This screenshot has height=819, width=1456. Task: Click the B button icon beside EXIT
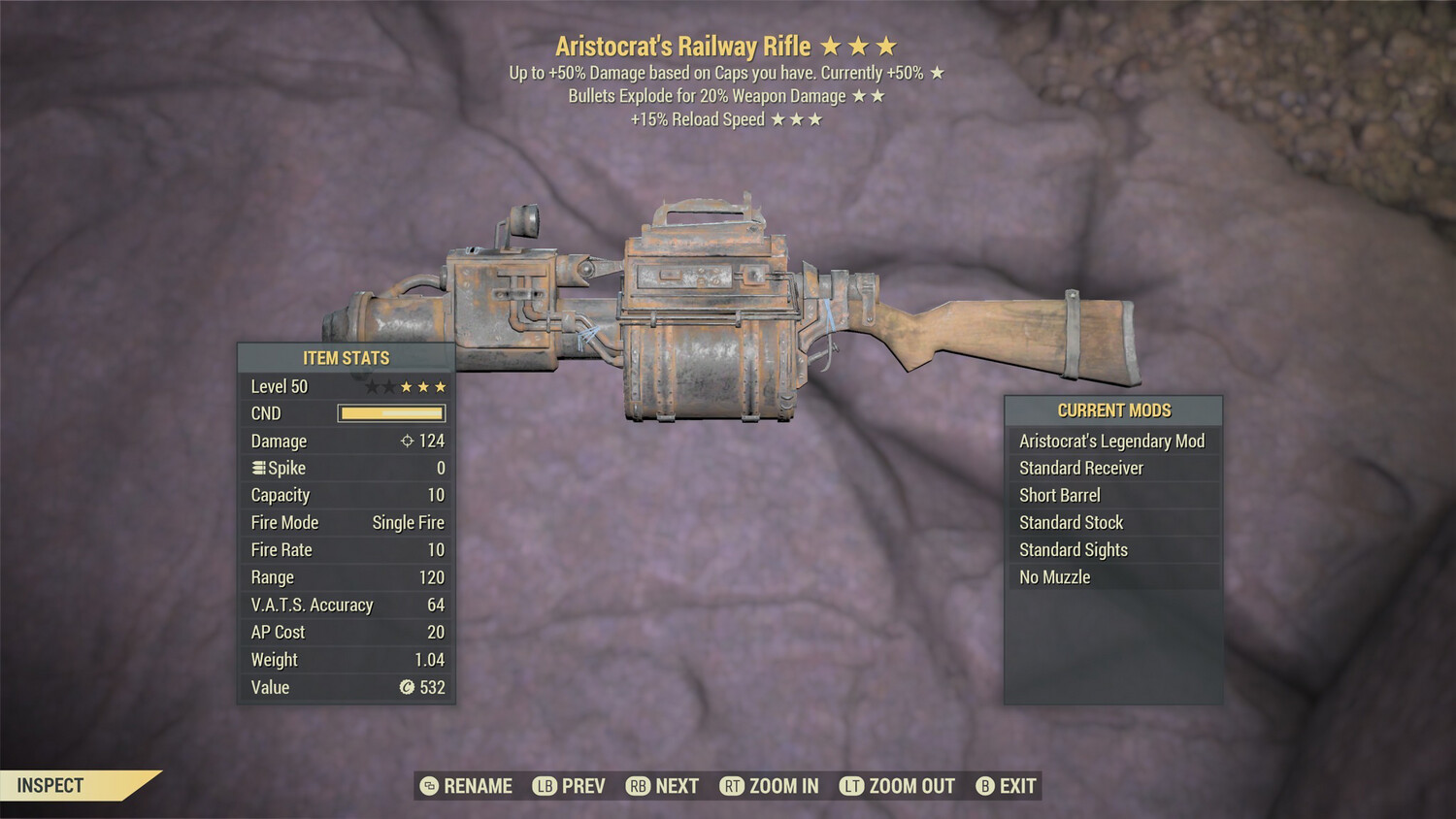(984, 786)
